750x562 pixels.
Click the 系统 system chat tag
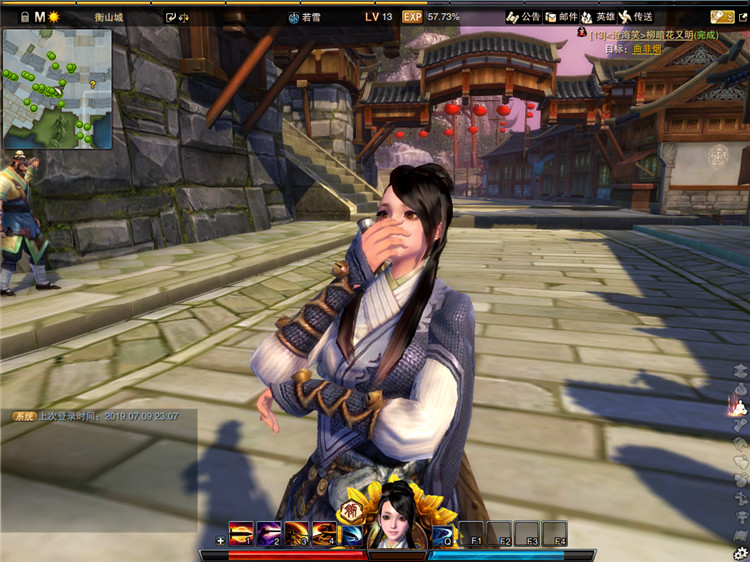(x=23, y=416)
